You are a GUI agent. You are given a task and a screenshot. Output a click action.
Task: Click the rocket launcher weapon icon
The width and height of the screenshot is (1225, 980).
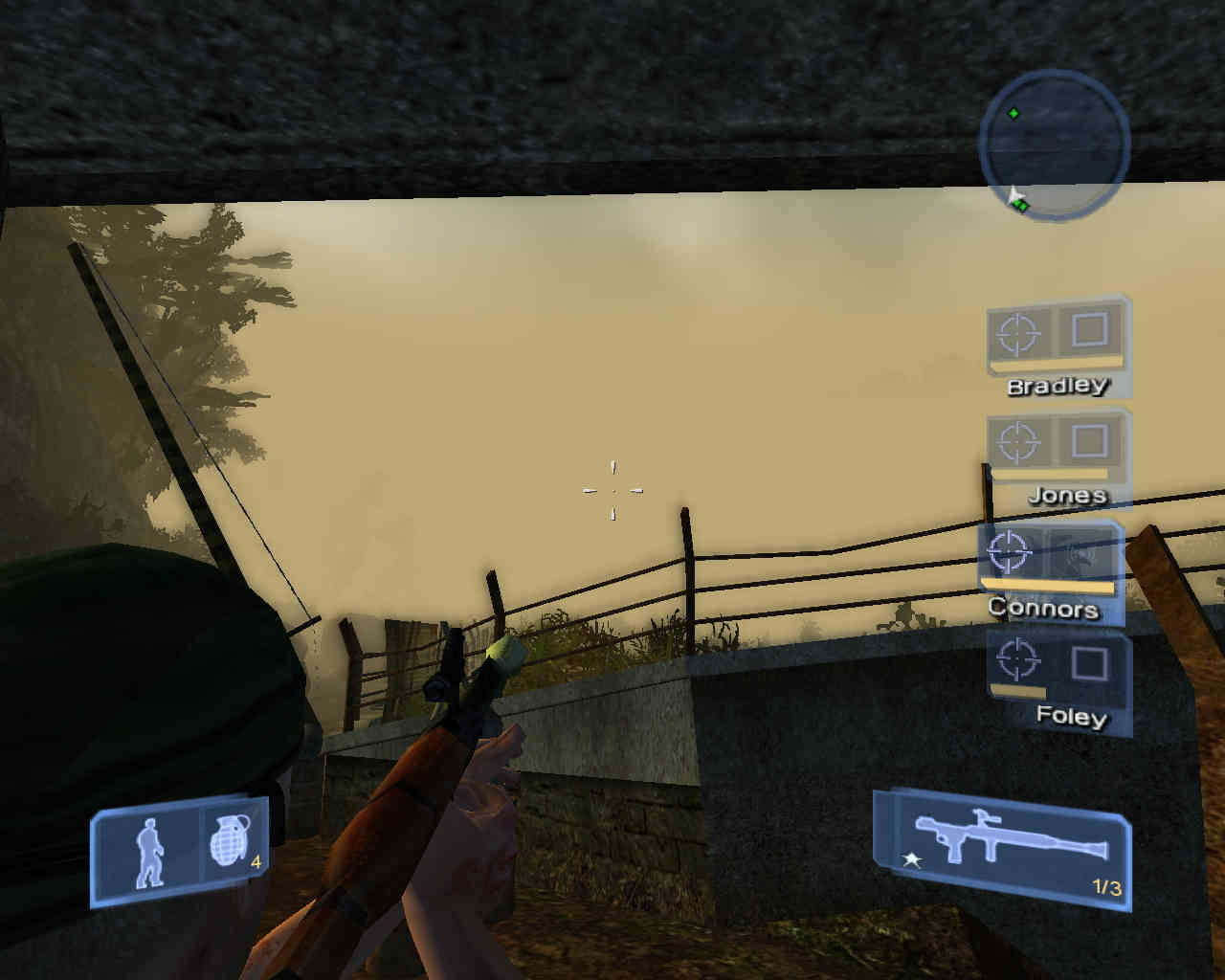click(x=1010, y=837)
